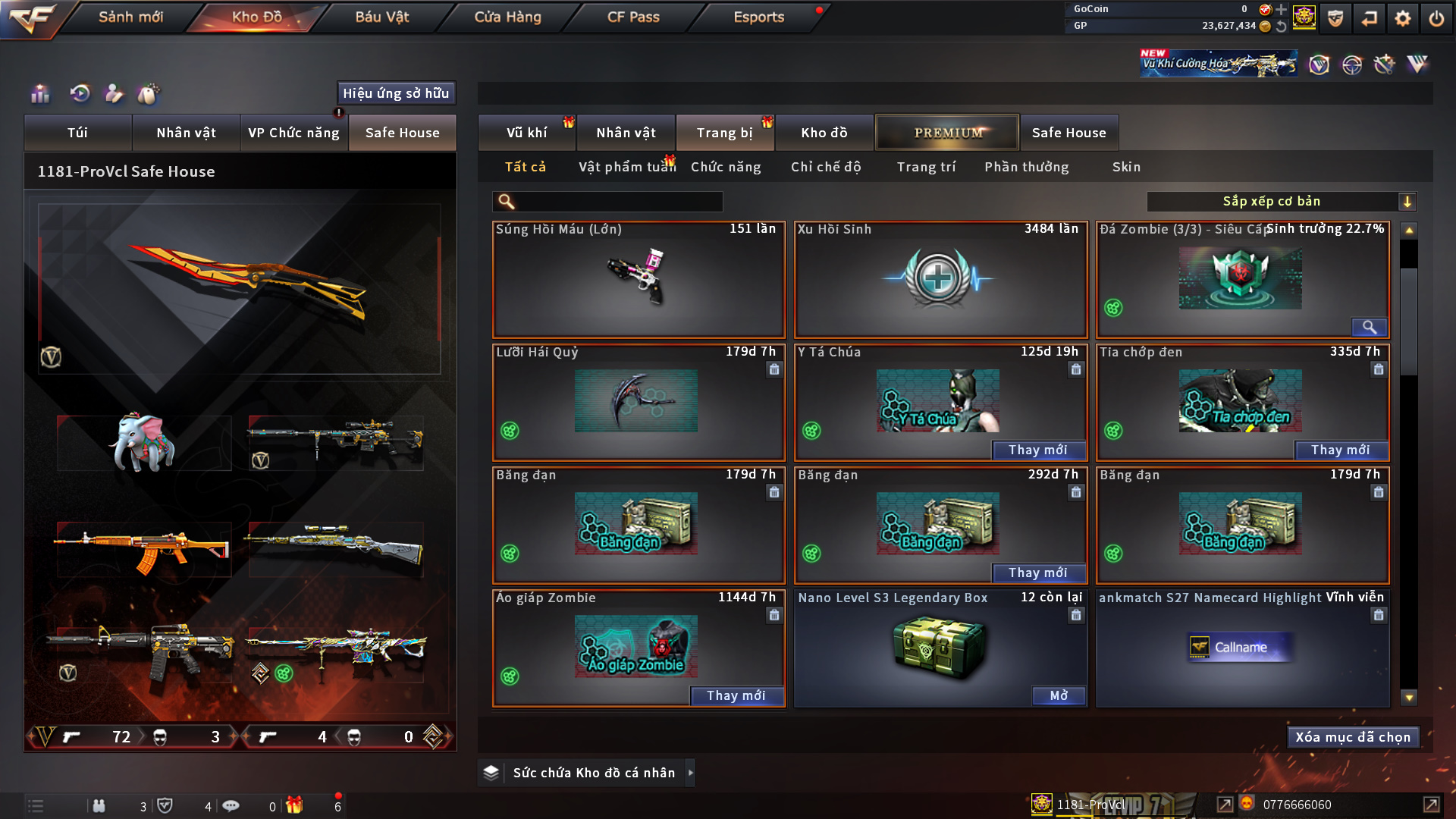Open settings with the gear icon
The image size is (1456, 819).
[1402, 18]
